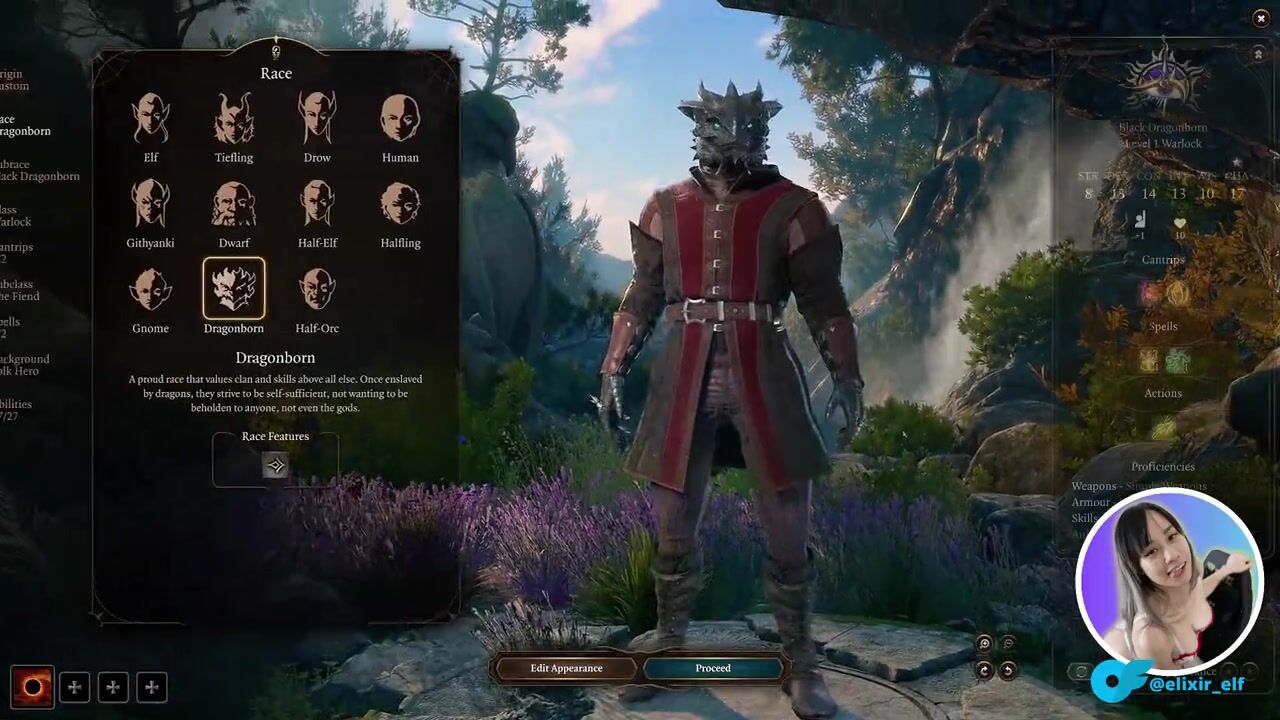Proceed to the next creation step
The height and width of the screenshot is (720, 1280).
coord(713,668)
